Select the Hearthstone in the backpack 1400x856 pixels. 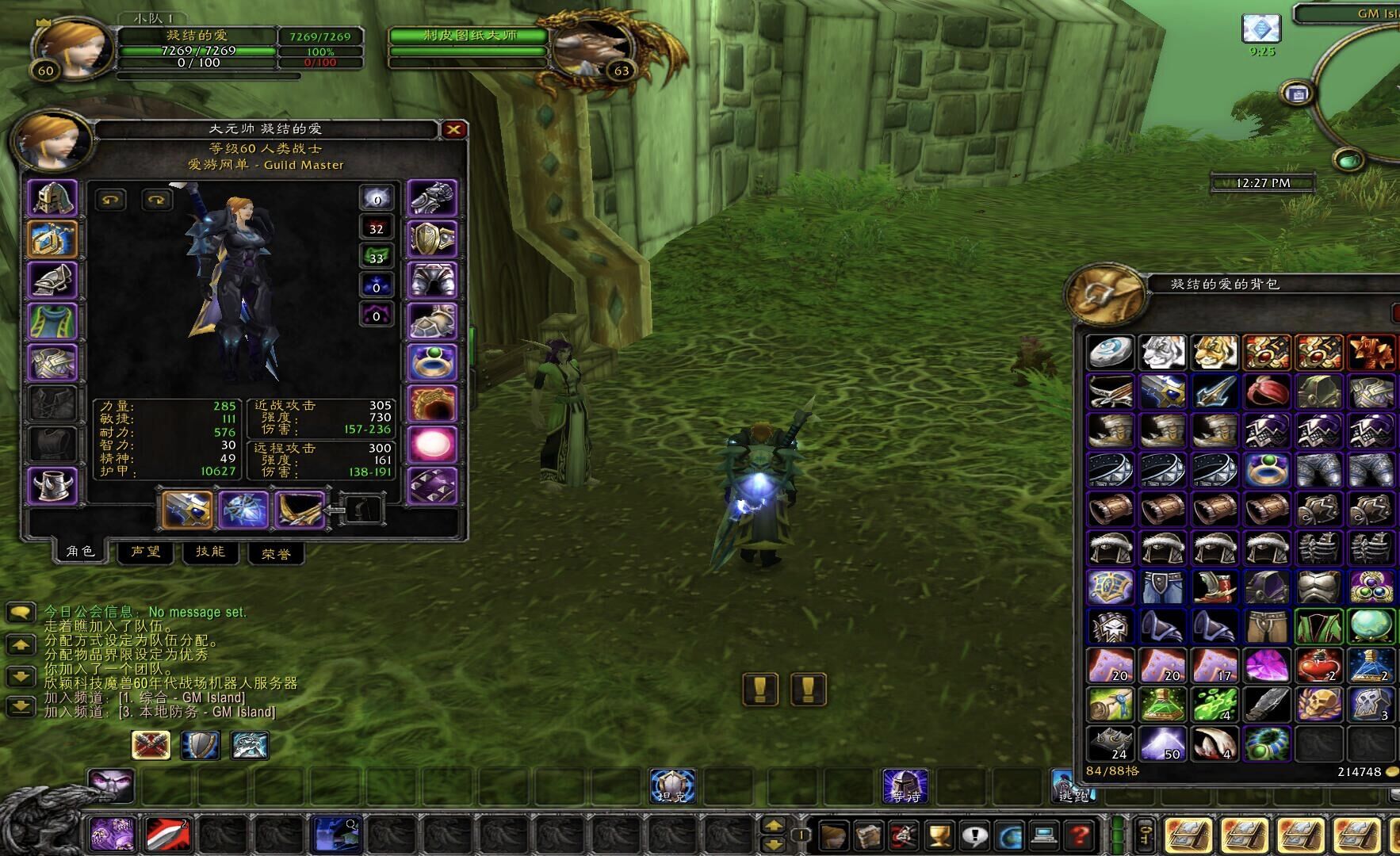[1110, 353]
